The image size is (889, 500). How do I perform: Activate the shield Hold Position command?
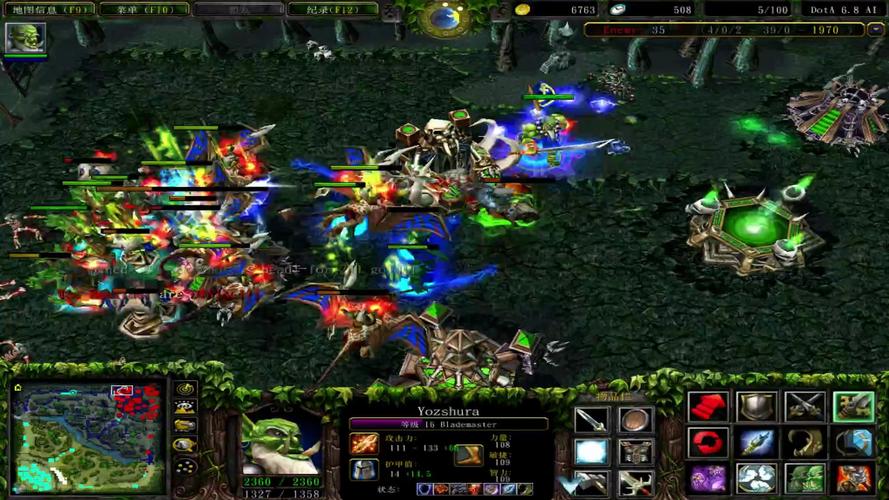click(756, 407)
